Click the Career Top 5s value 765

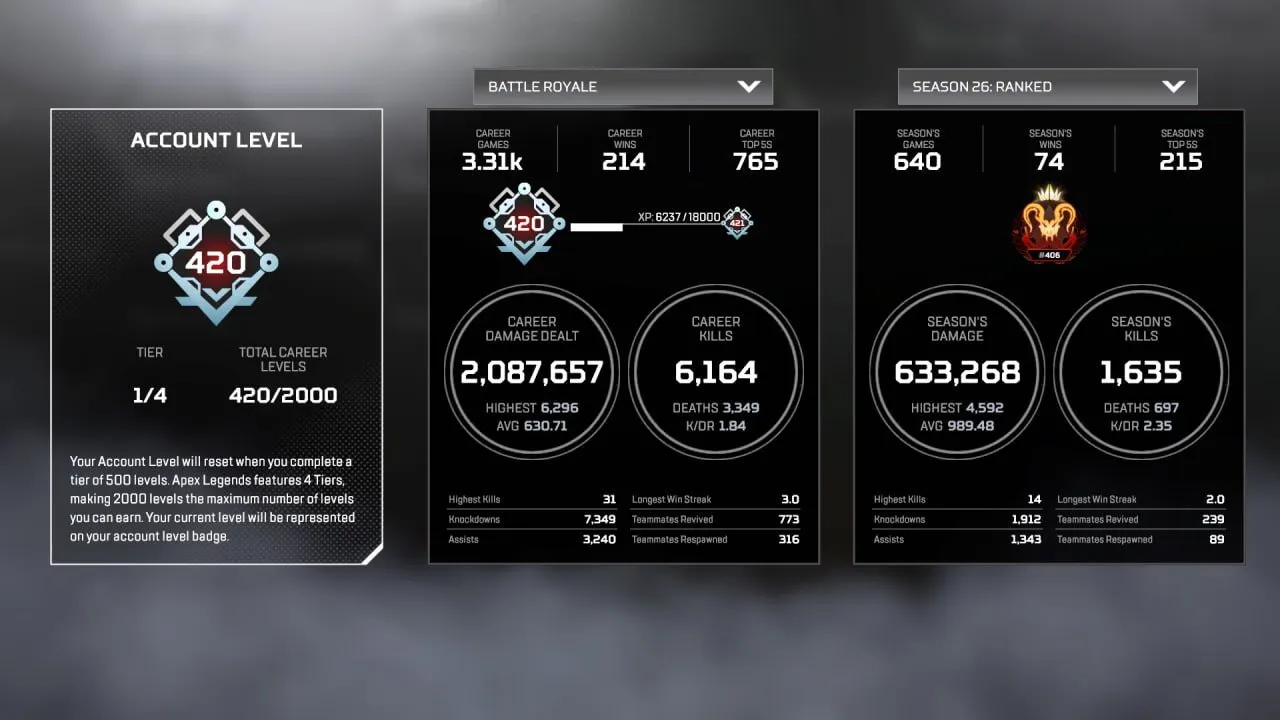pos(756,160)
